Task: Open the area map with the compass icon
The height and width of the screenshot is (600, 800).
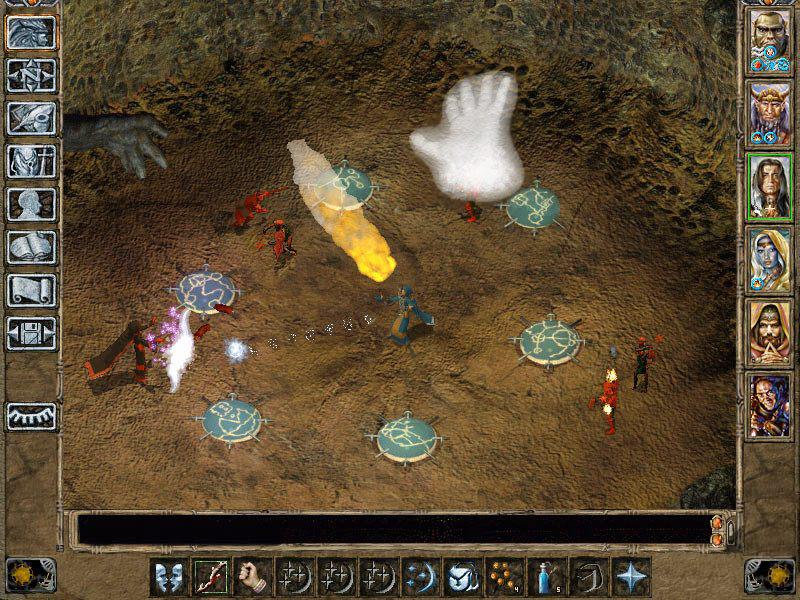Action: click(30, 76)
